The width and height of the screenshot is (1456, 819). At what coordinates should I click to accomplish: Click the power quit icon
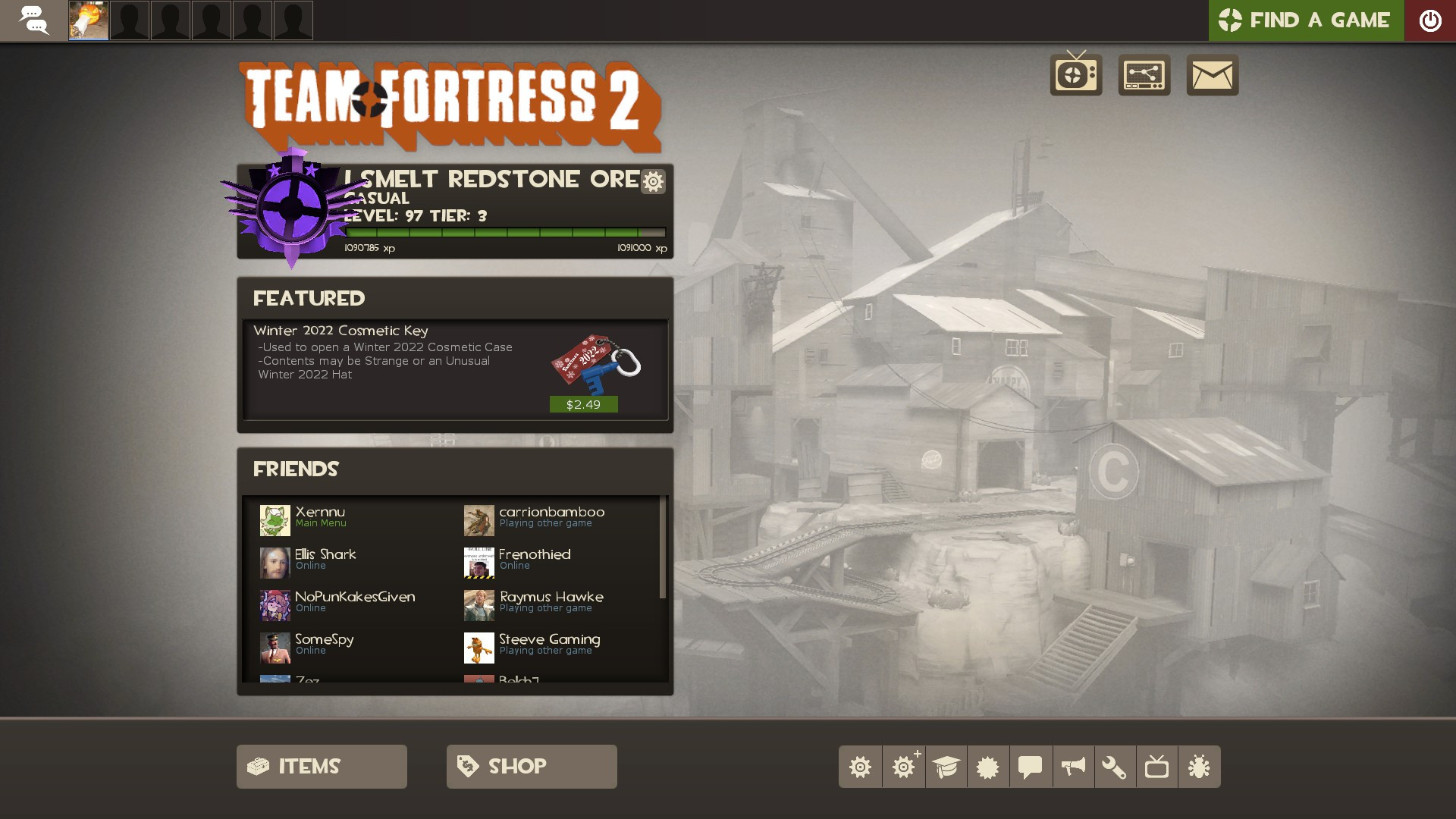tap(1430, 20)
